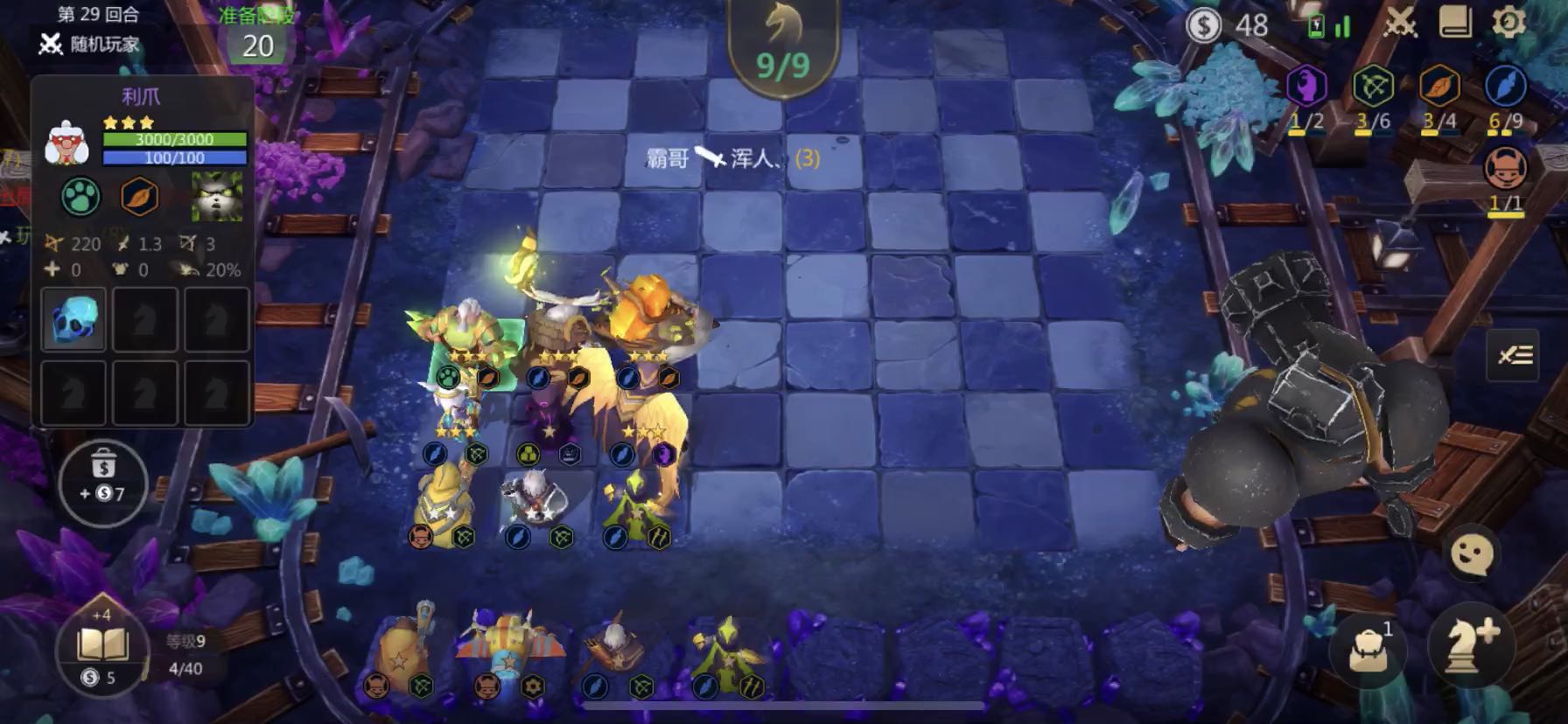The width and height of the screenshot is (1568, 724).
Task: Sell 利爪 using the trash button for 7 gold
Action: tap(104, 482)
